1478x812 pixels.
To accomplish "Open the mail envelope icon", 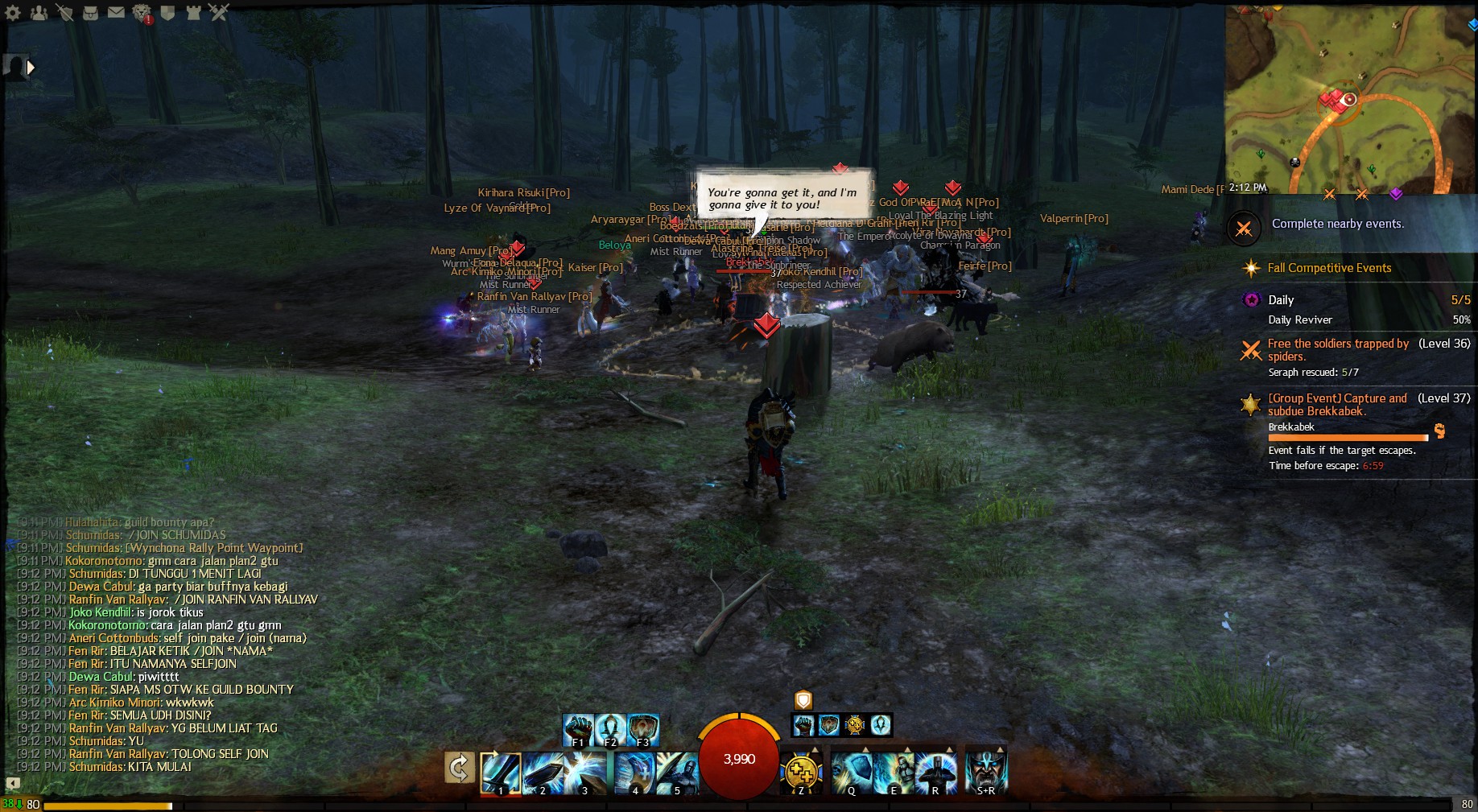I will [116, 12].
